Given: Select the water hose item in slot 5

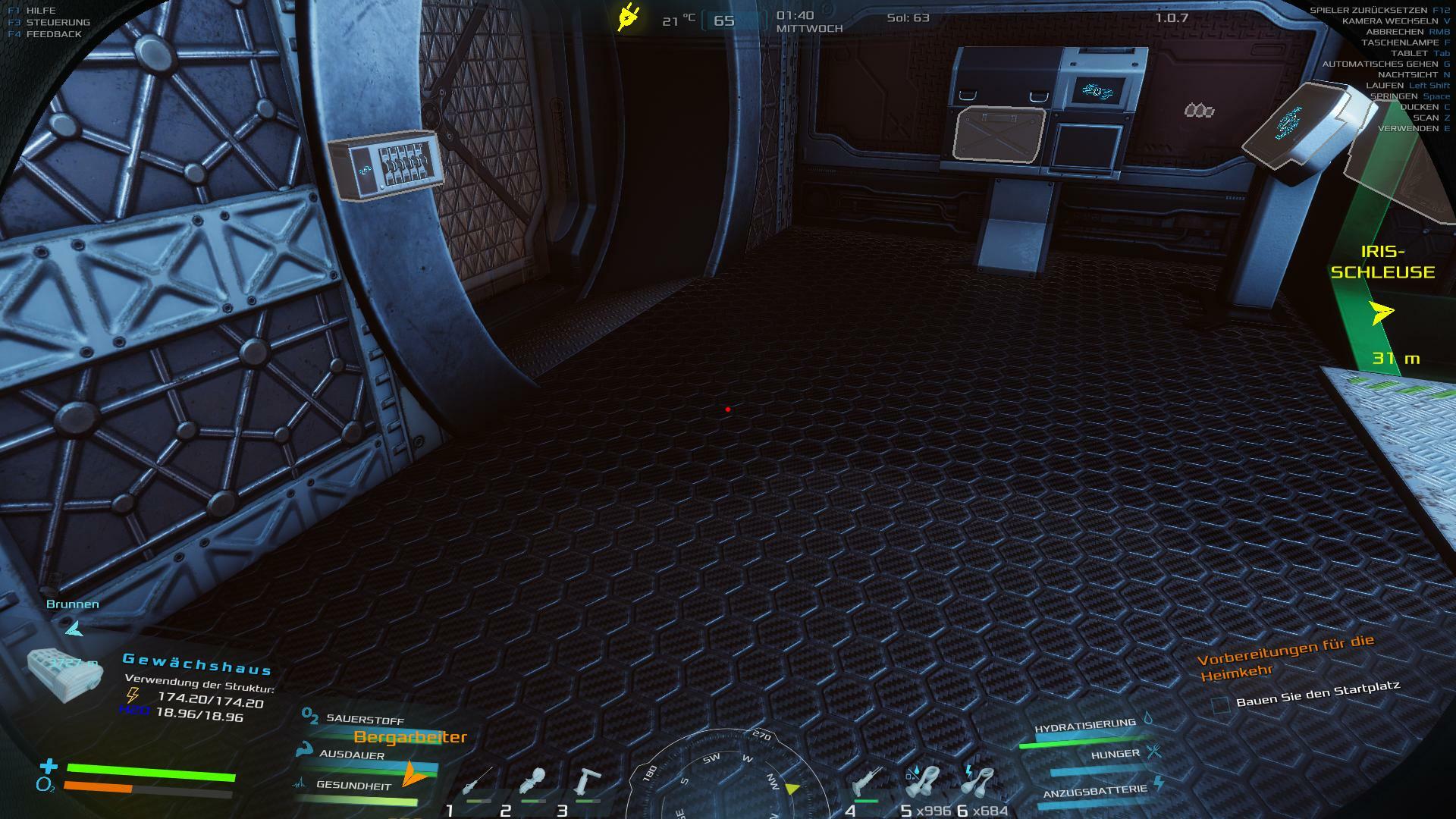Looking at the screenshot, I should click(922, 783).
